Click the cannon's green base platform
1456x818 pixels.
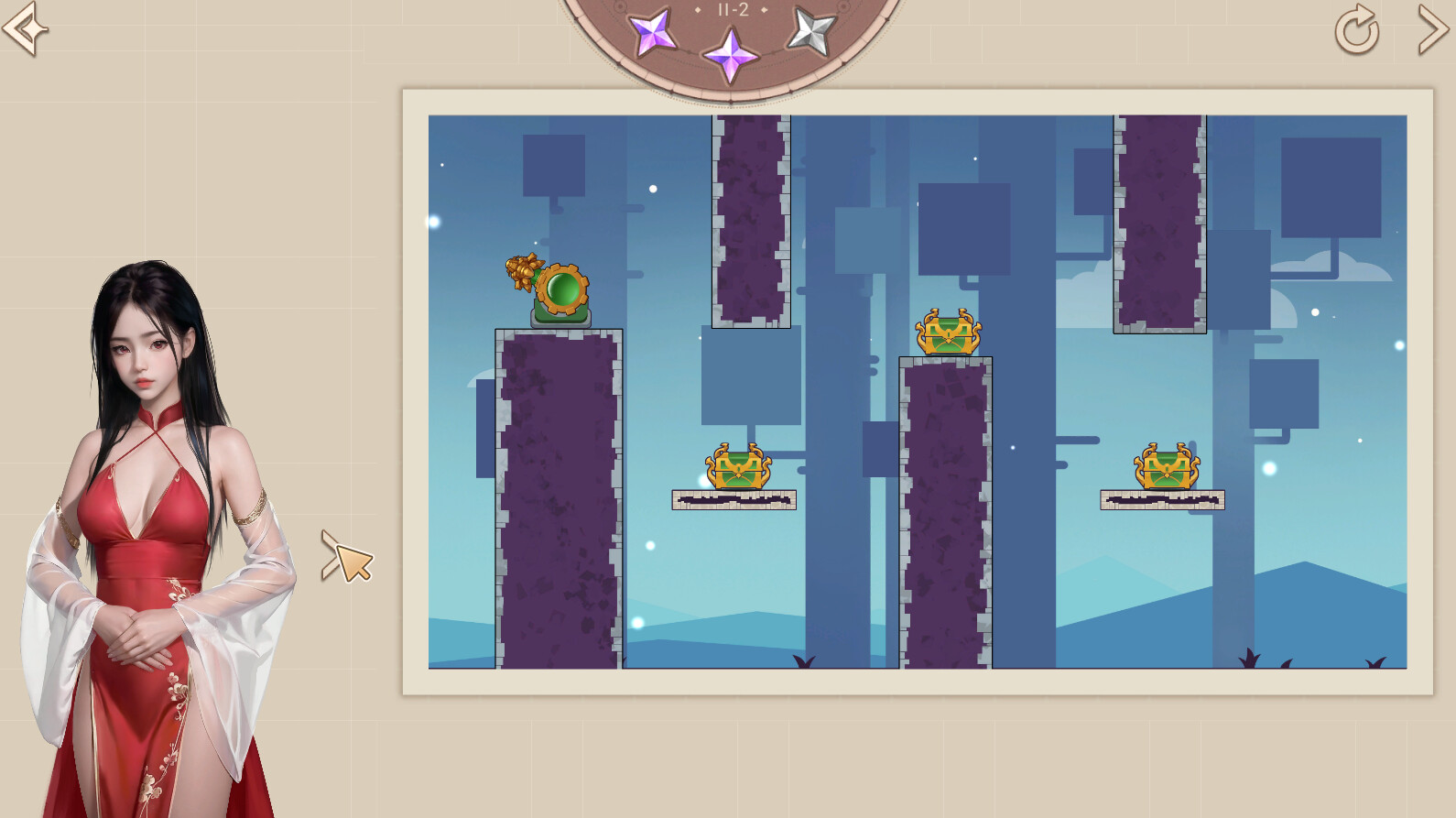click(560, 320)
